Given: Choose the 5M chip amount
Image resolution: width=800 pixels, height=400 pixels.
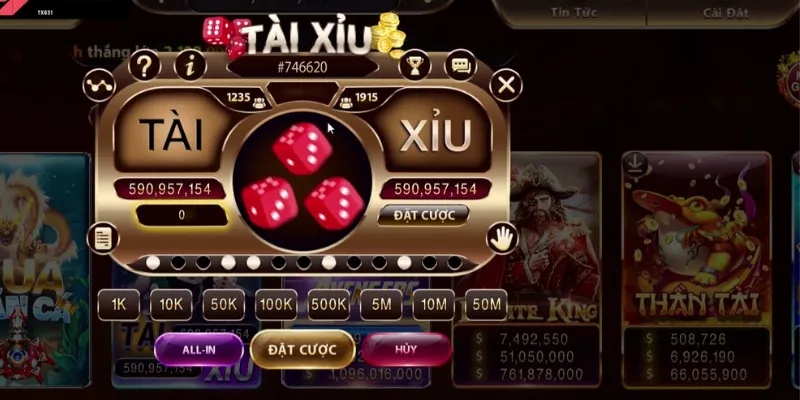Looking at the screenshot, I should (381, 304).
